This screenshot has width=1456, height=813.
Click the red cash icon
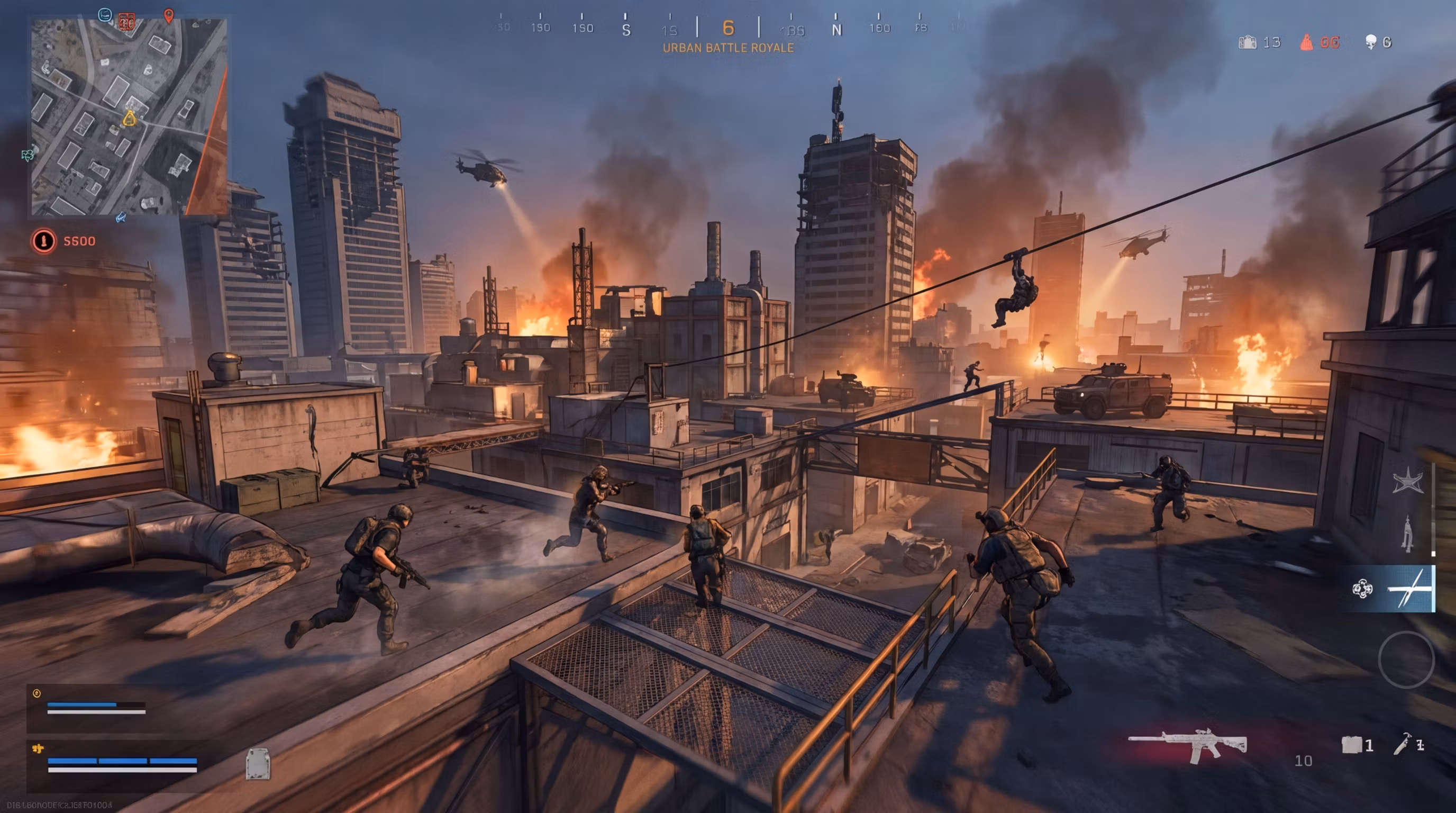[43, 241]
